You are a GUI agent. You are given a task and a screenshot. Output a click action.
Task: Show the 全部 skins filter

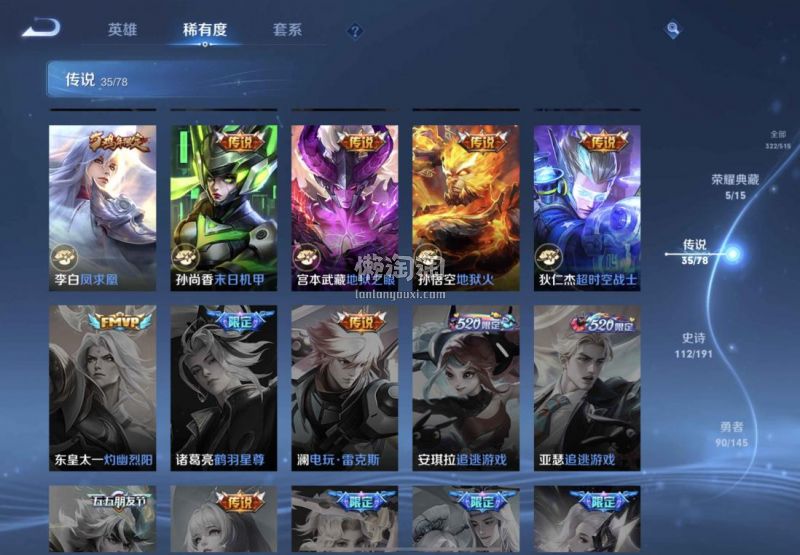tap(777, 140)
